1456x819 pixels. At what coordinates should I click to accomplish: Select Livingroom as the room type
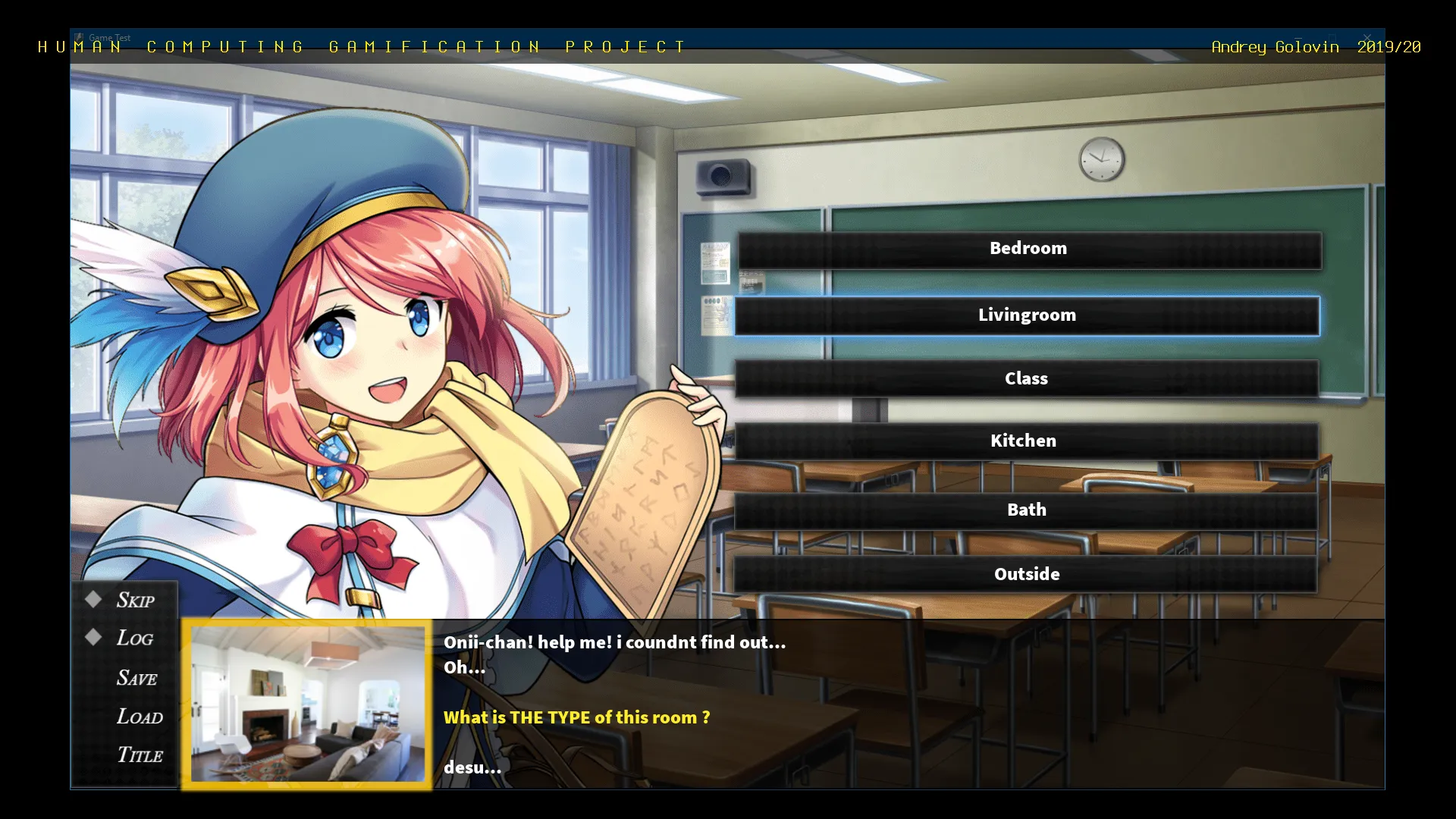click(1027, 315)
